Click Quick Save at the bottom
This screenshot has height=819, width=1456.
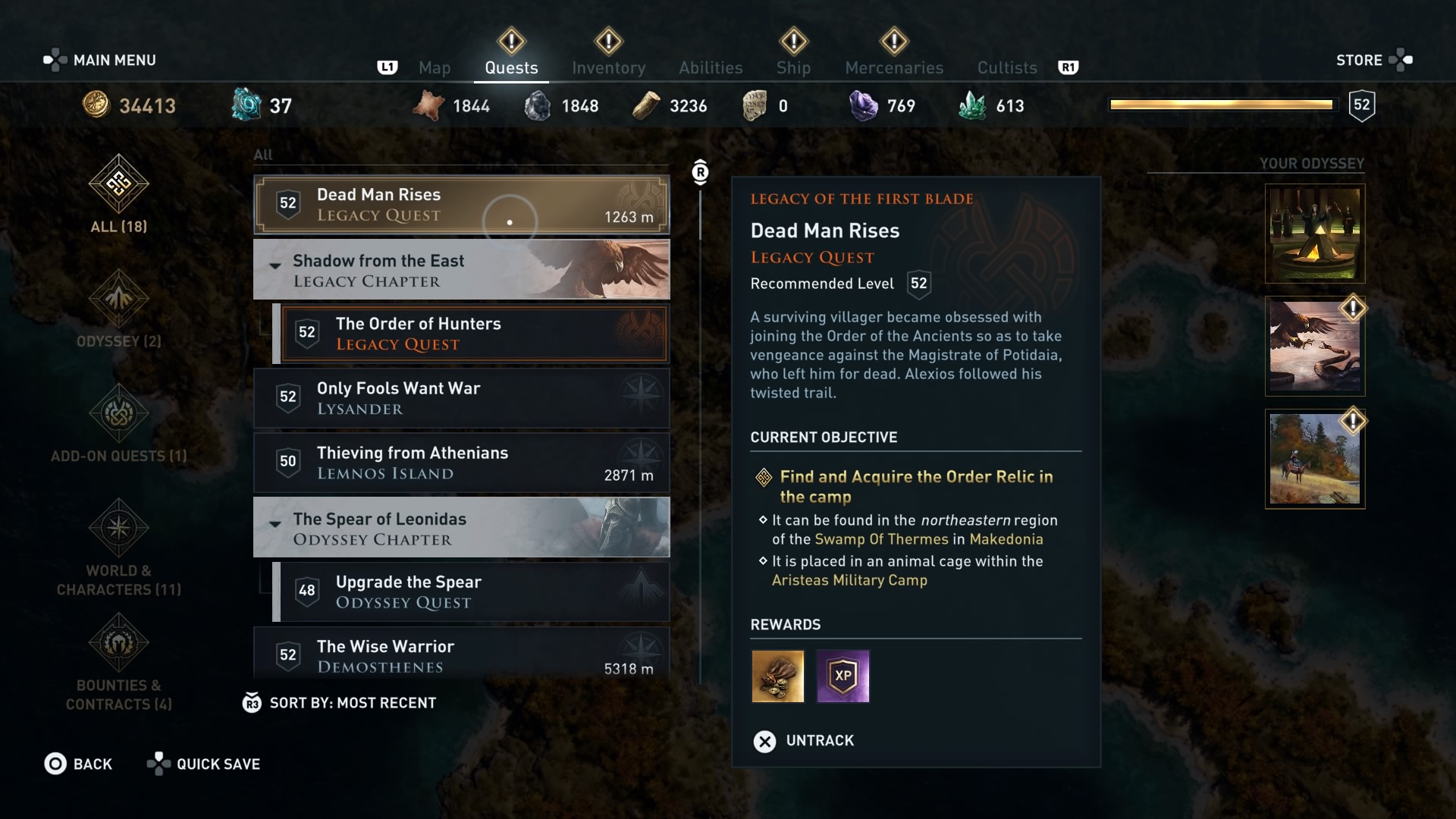pos(217,764)
